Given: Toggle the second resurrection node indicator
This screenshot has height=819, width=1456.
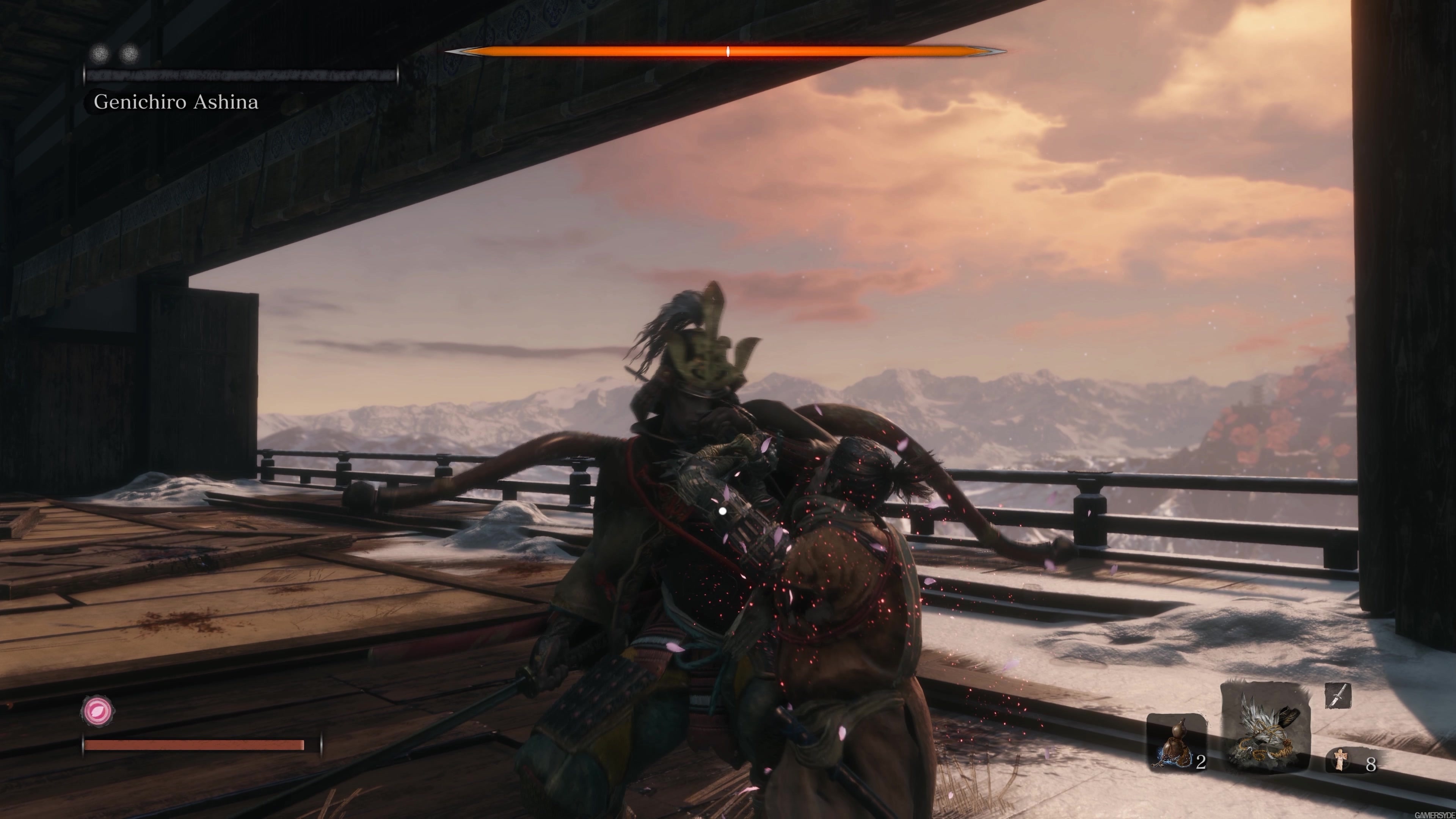Looking at the screenshot, I should tap(129, 53).
